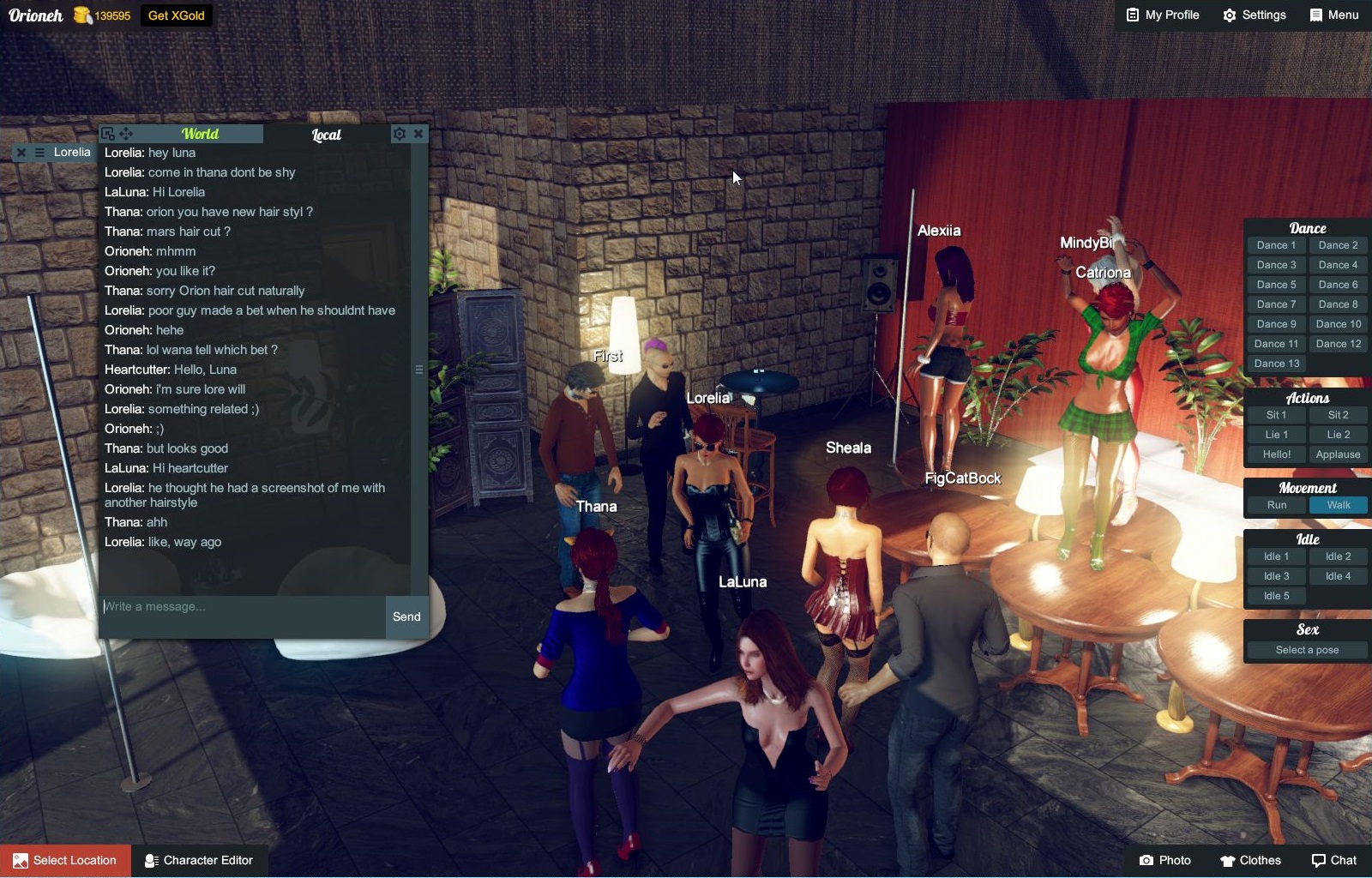1372x878 pixels.
Task: Open chat settings gear icon
Action: pyautogui.click(x=399, y=134)
